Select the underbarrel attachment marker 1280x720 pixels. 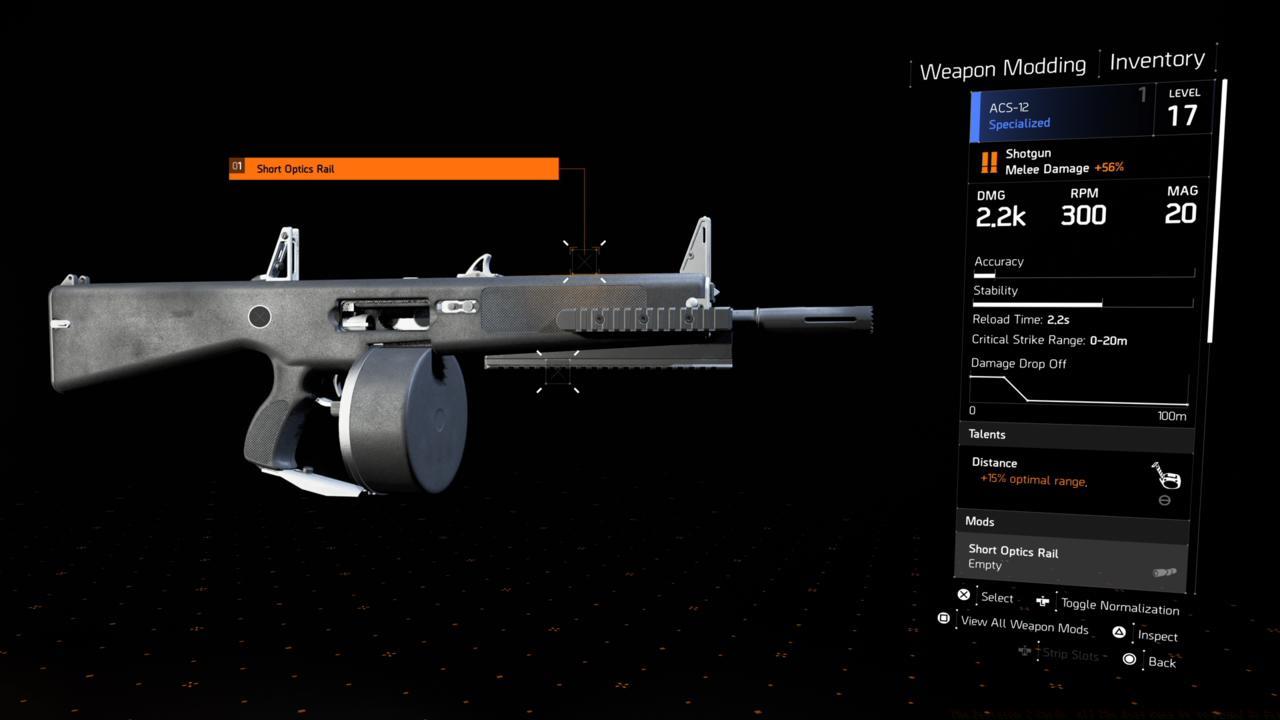[557, 371]
